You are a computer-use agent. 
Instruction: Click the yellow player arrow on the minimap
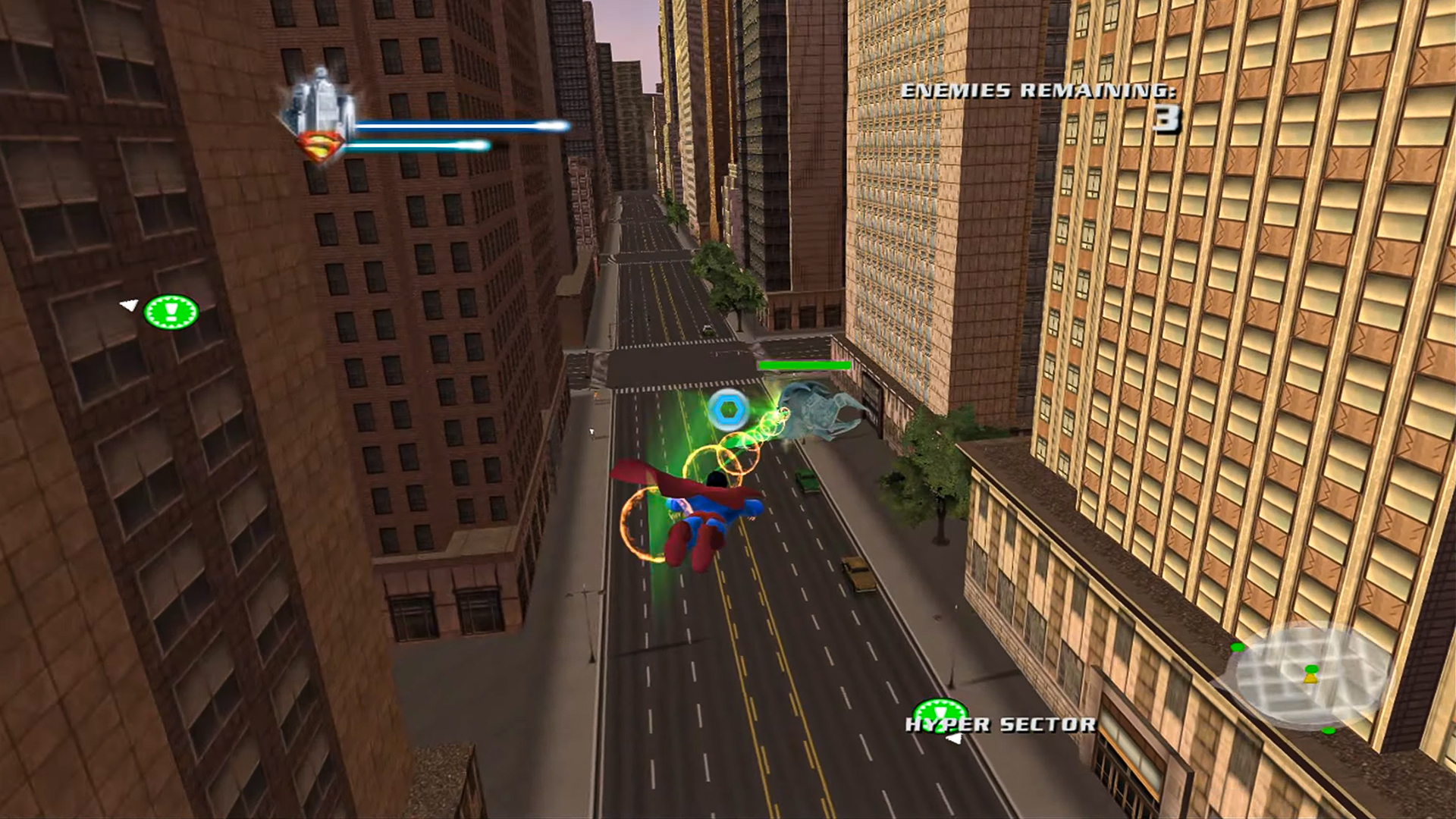click(x=1310, y=677)
